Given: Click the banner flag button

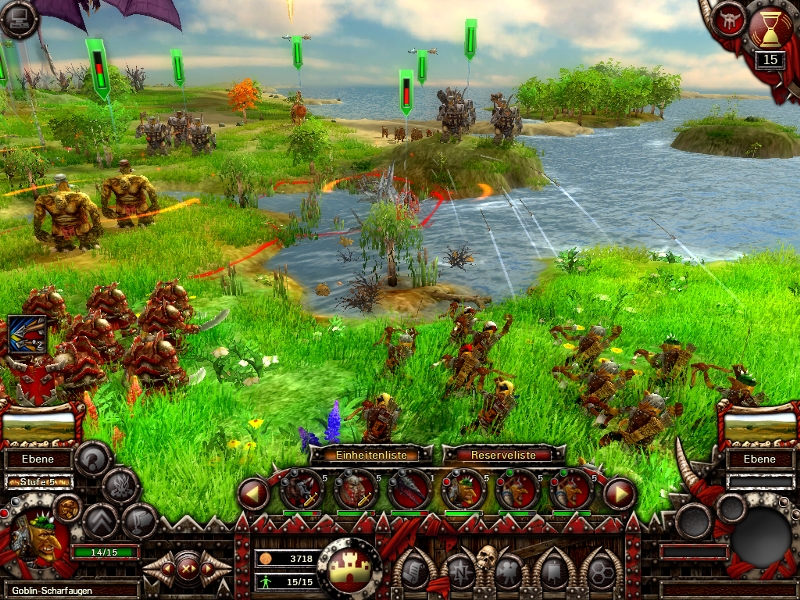Looking at the screenshot, I should 555,572.
